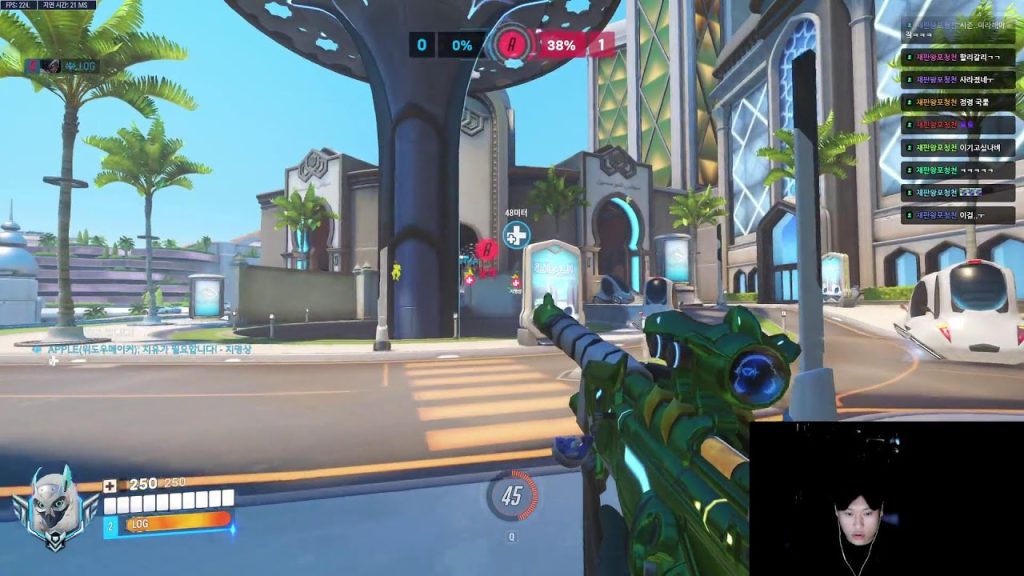Click the top message in stream chat overlay

pyautogui.click(x=958, y=26)
